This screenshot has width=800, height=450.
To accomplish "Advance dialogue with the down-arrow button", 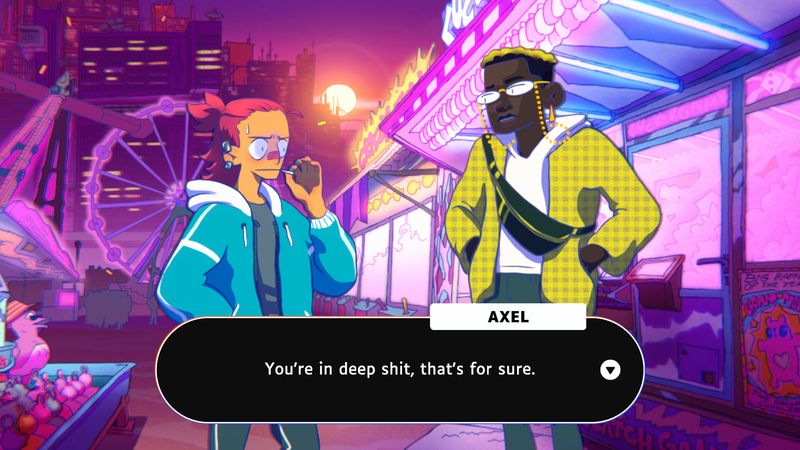I will click(610, 370).
